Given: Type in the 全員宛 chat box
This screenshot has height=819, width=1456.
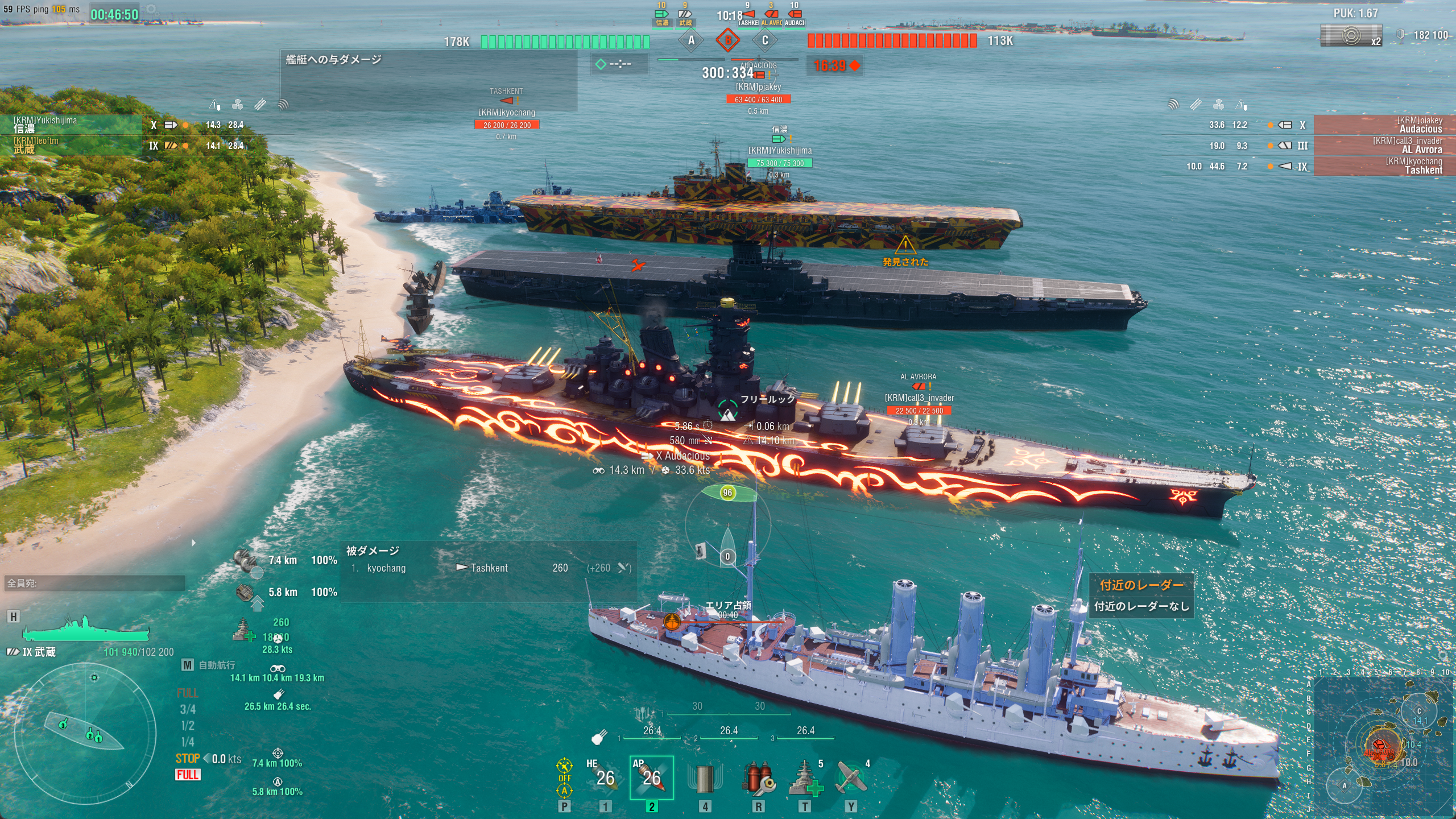Looking at the screenshot, I should tap(94, 583).
